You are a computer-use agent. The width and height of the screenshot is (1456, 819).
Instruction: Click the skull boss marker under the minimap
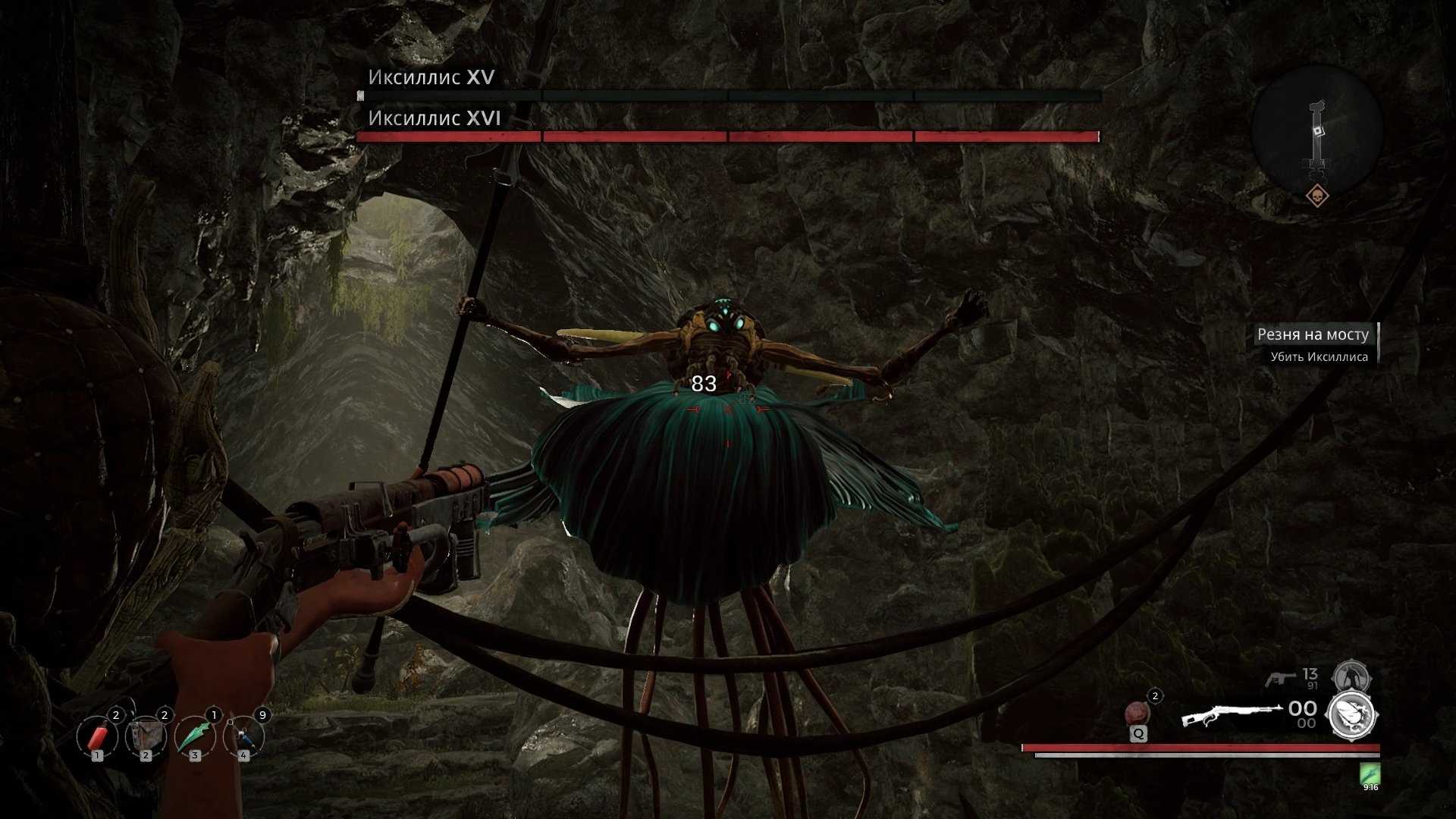[1318, 196]
